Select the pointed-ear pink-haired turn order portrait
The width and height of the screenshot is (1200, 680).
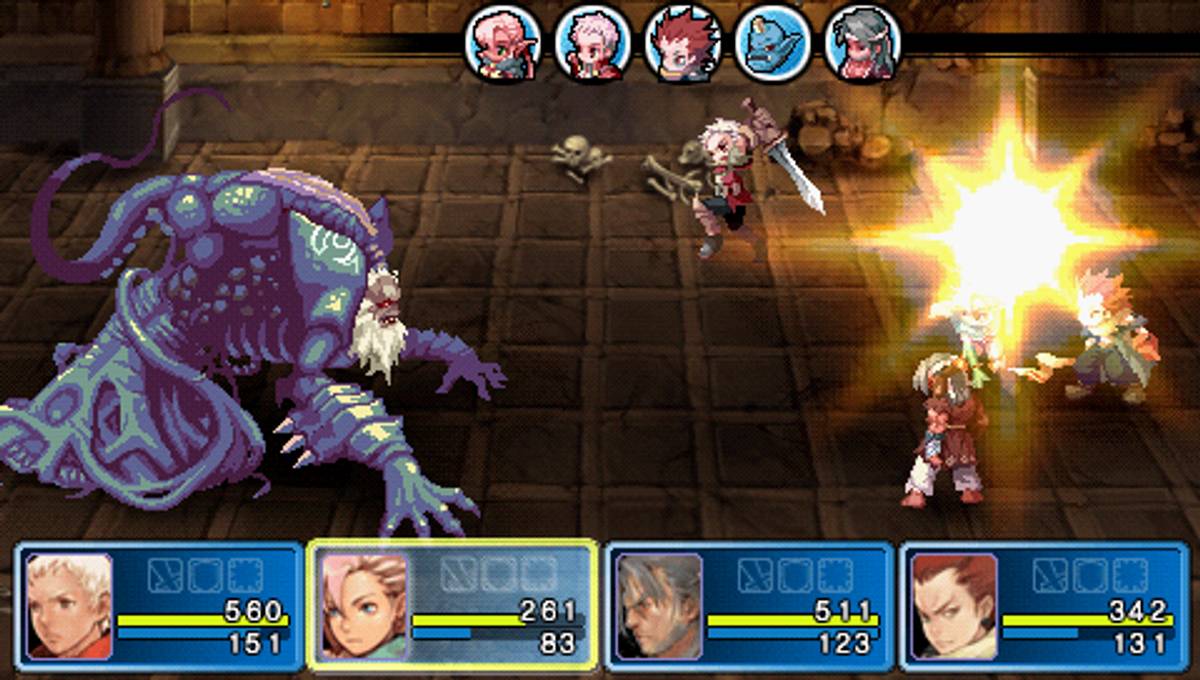pyautogui.click(x=503, y=45)
